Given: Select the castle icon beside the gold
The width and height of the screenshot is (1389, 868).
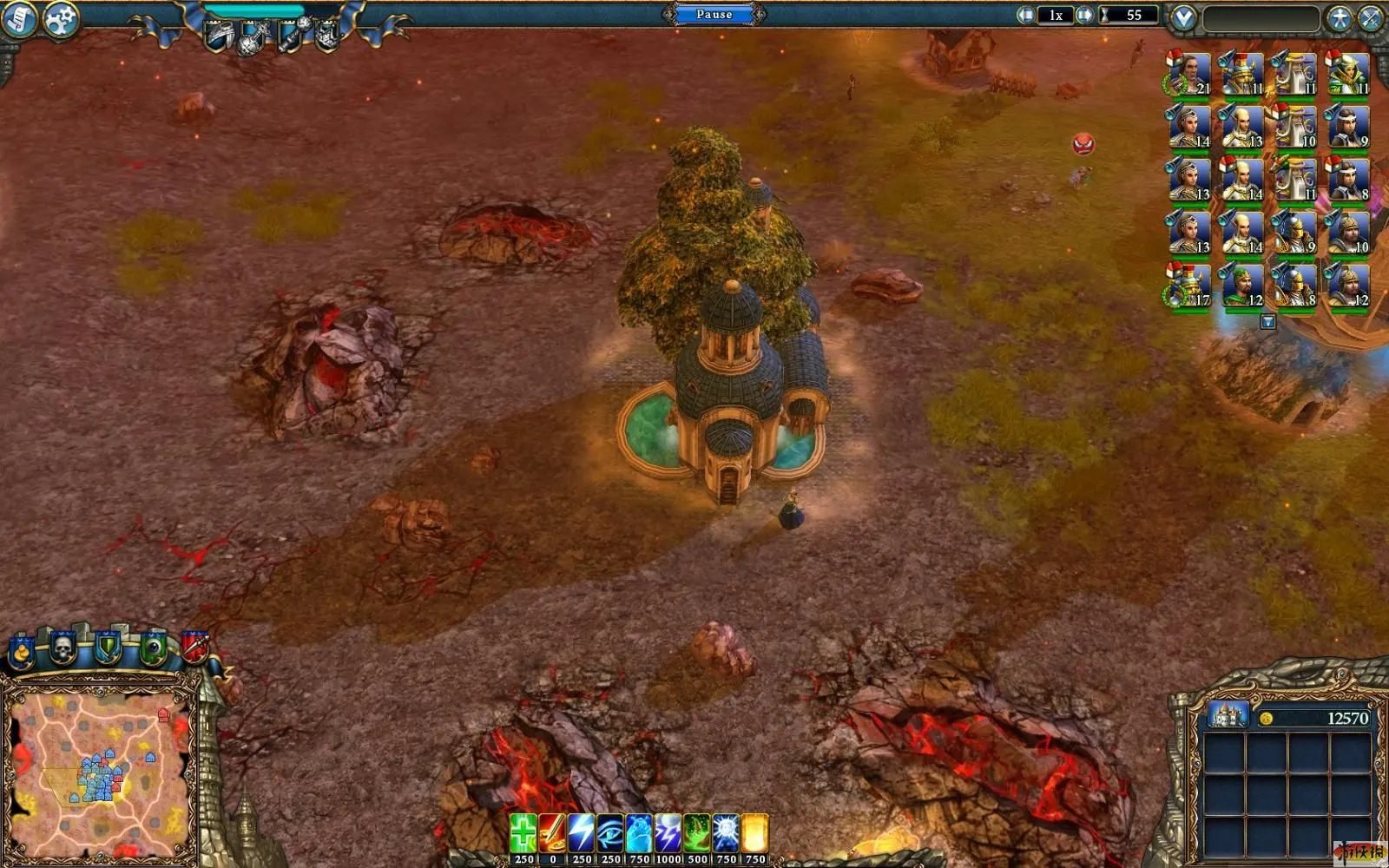Looking at the screenshot, I should 1228,715.
